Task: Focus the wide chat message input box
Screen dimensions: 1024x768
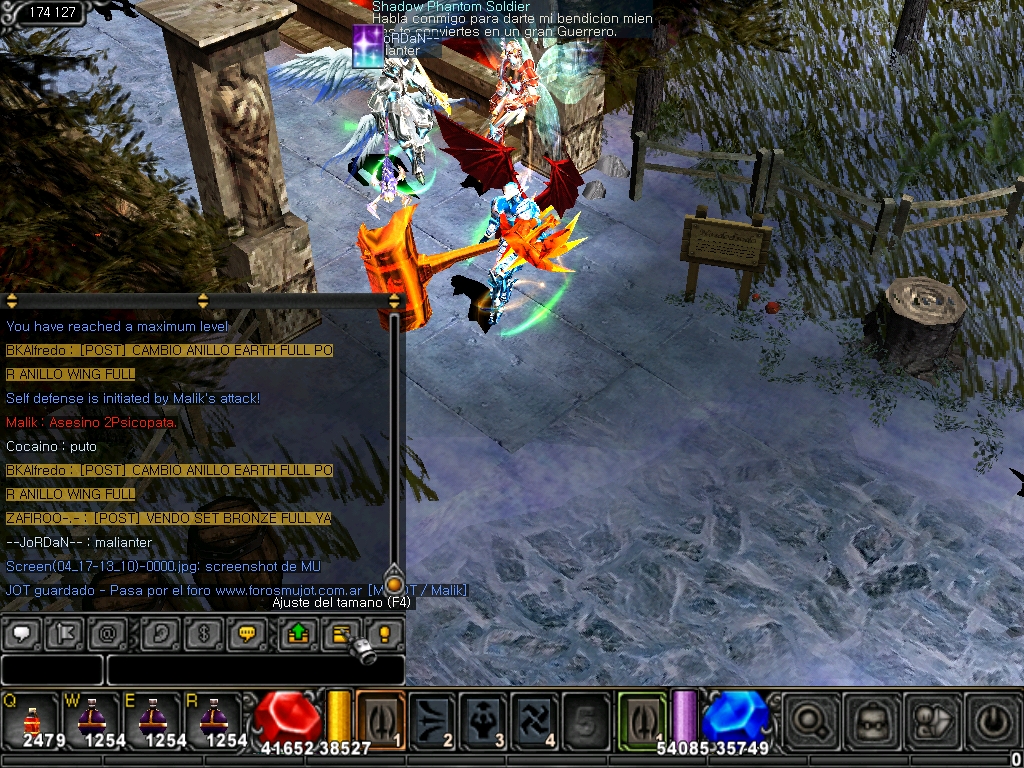Action: pyautogui.click(x=255, y=669)
